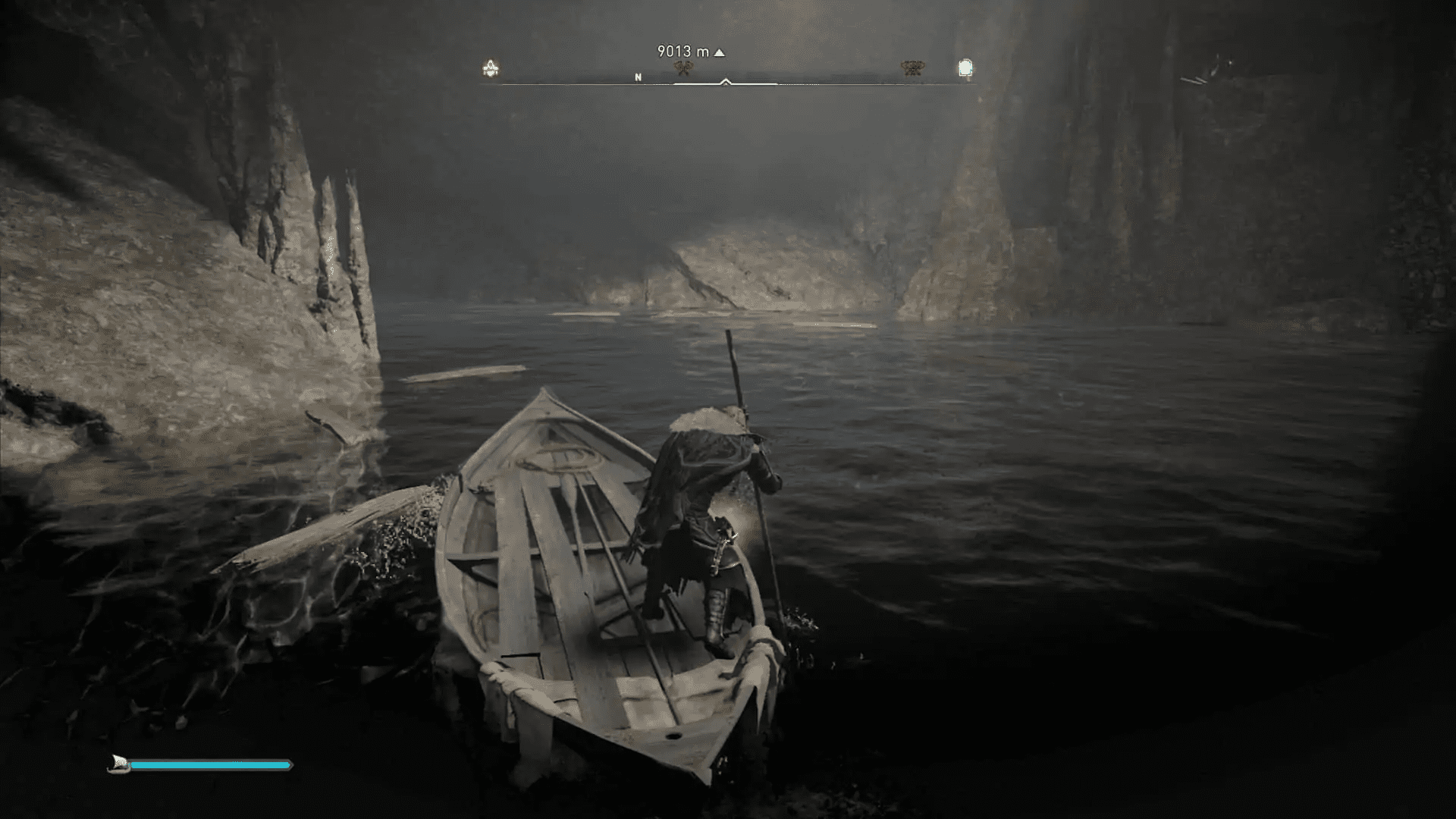Click the blue ship stamina bar

pos(212,766)
